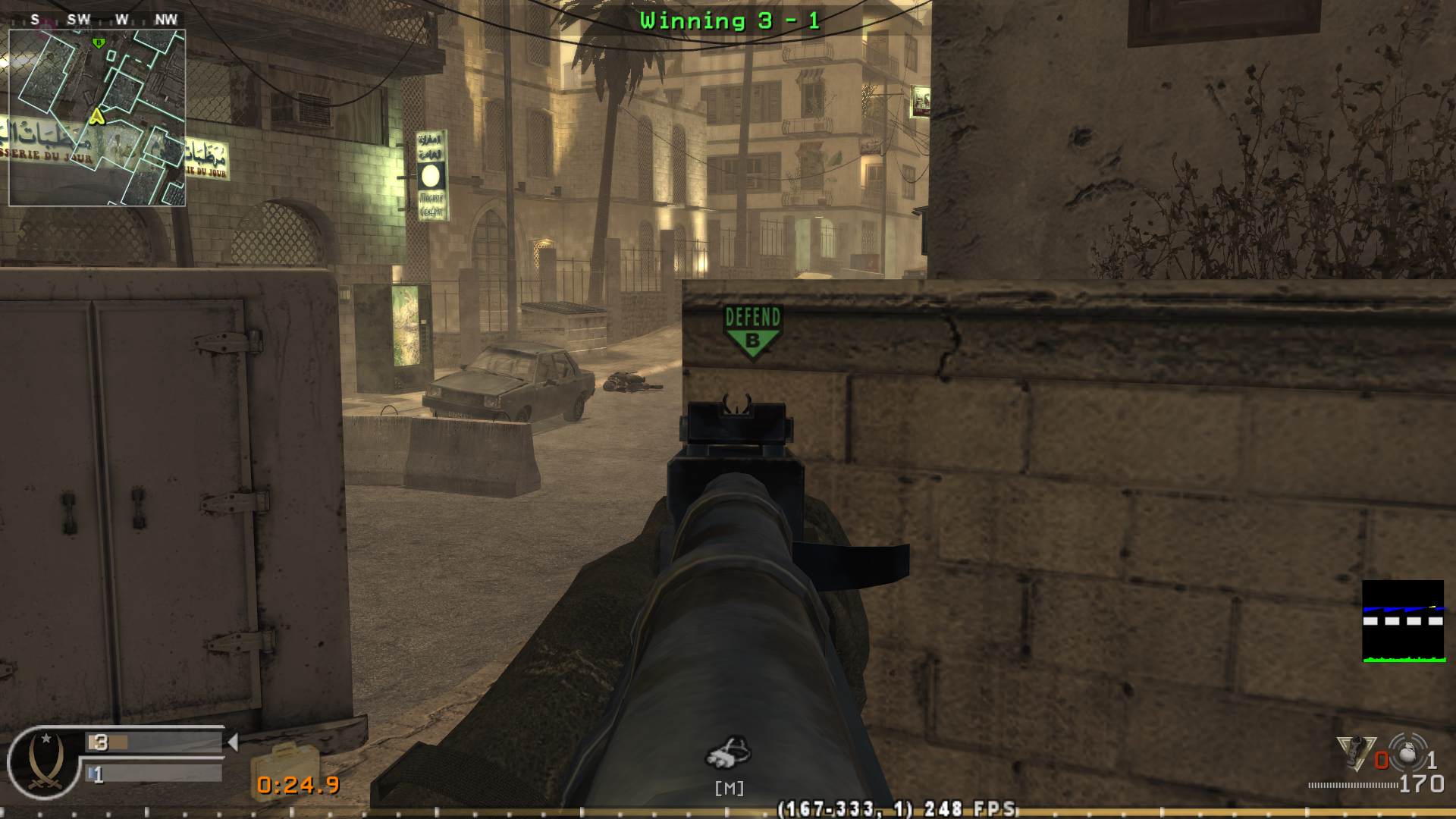Toggle the compass heading strip on the minimap

pos(97,20)
